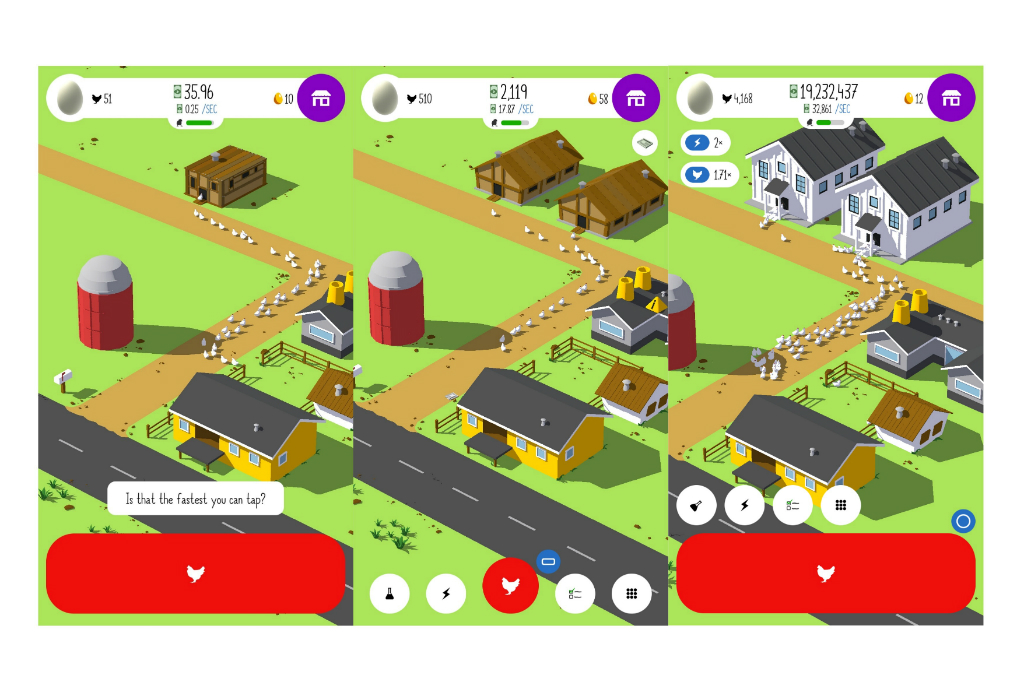Open the flask research menu
The width and height of the screenshot is (1024, 682).
389,593
